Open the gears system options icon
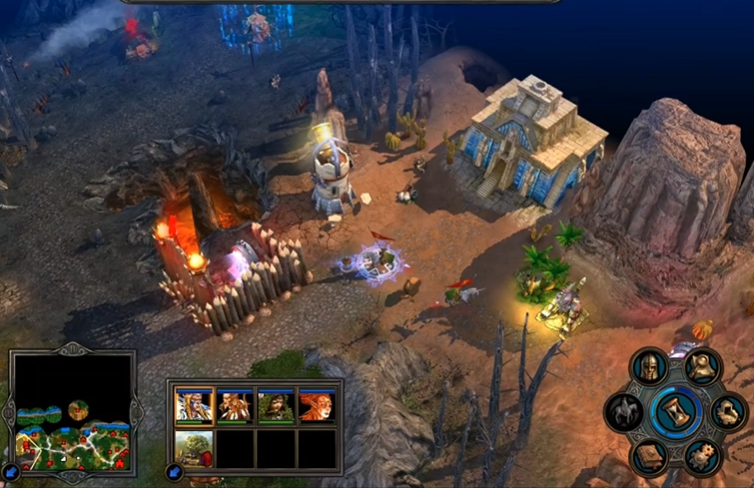754x488 pixels. pos(702,456)
